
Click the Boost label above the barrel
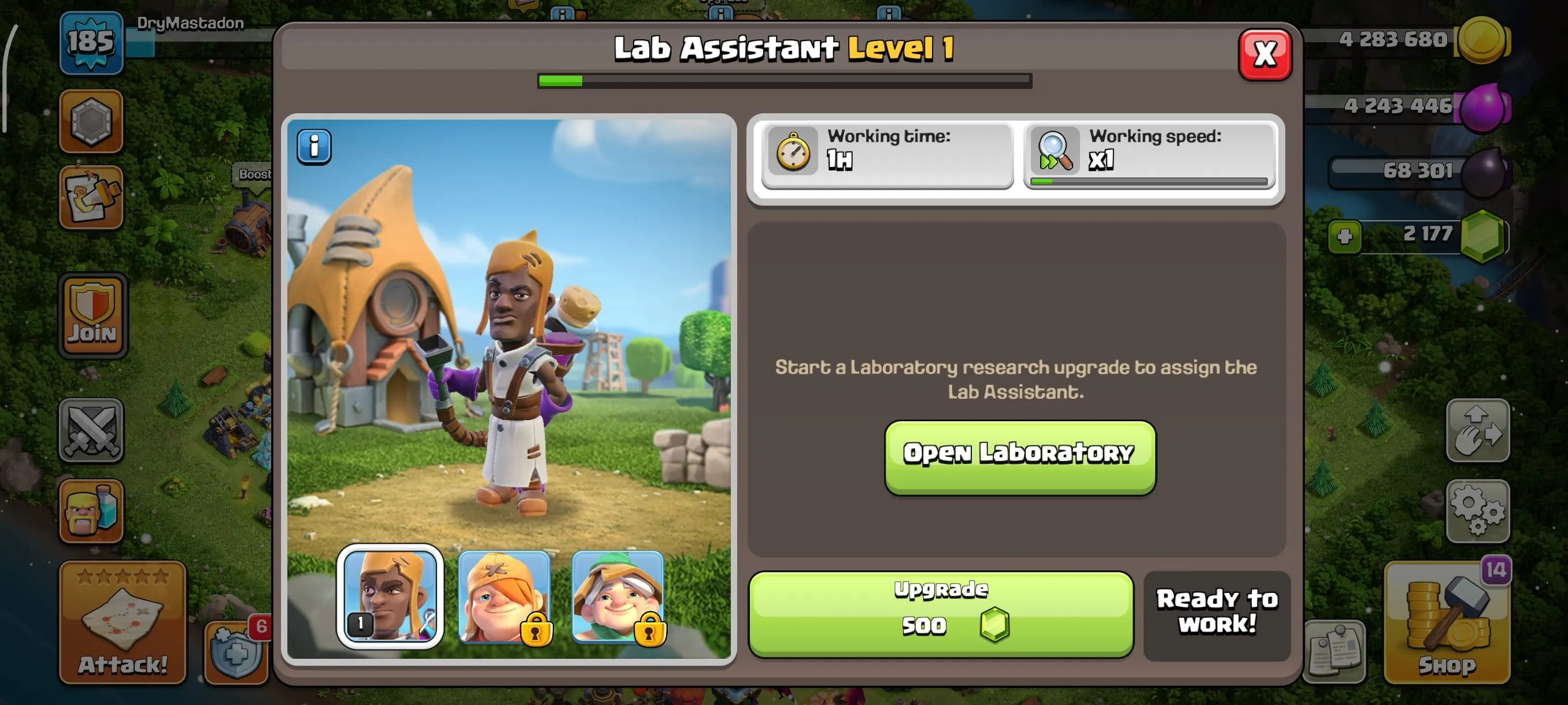(254, 175)
